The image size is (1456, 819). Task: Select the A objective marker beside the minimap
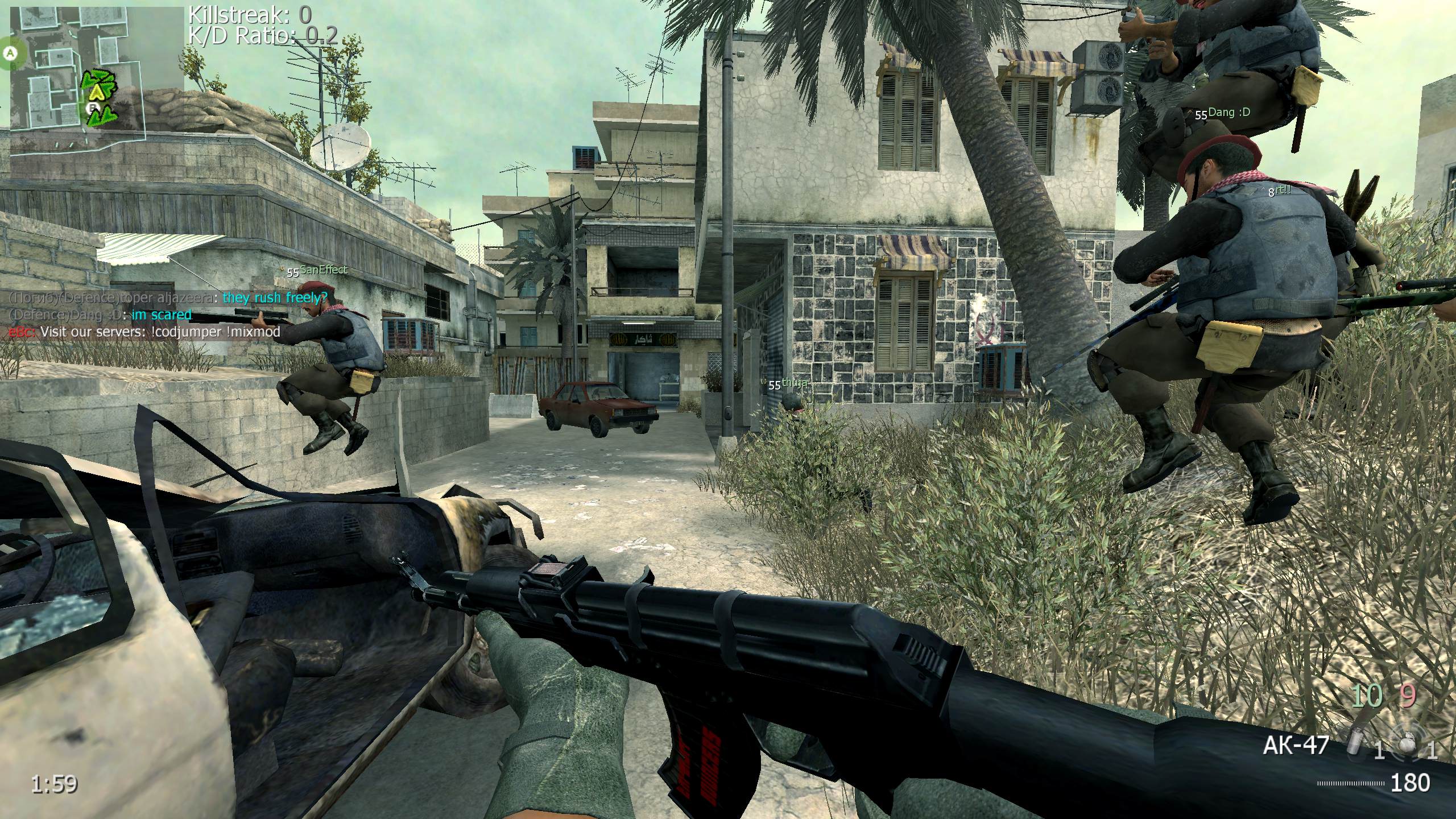click(x=9, y=53)
